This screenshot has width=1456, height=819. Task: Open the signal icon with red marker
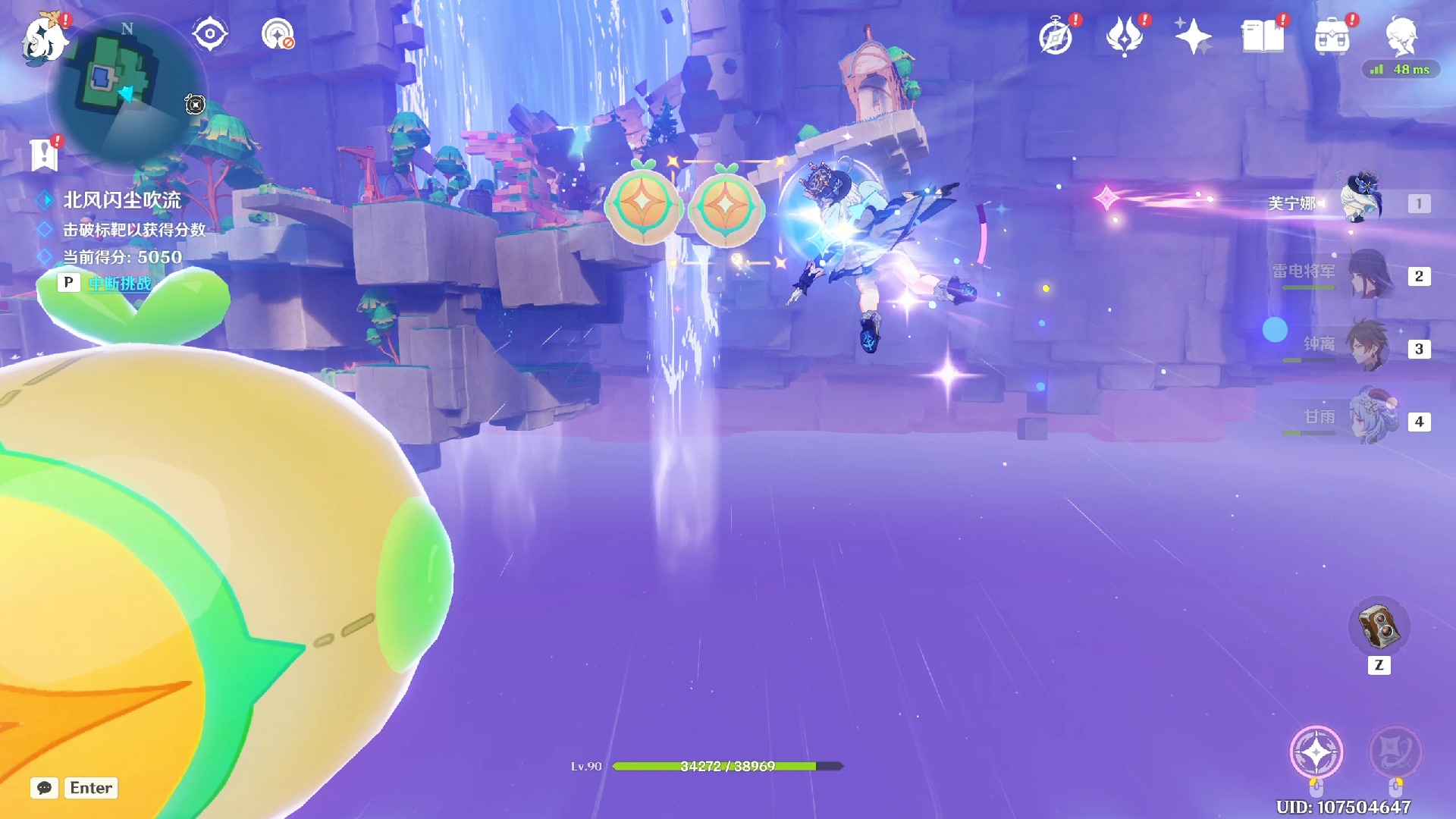tap(278, 34)
